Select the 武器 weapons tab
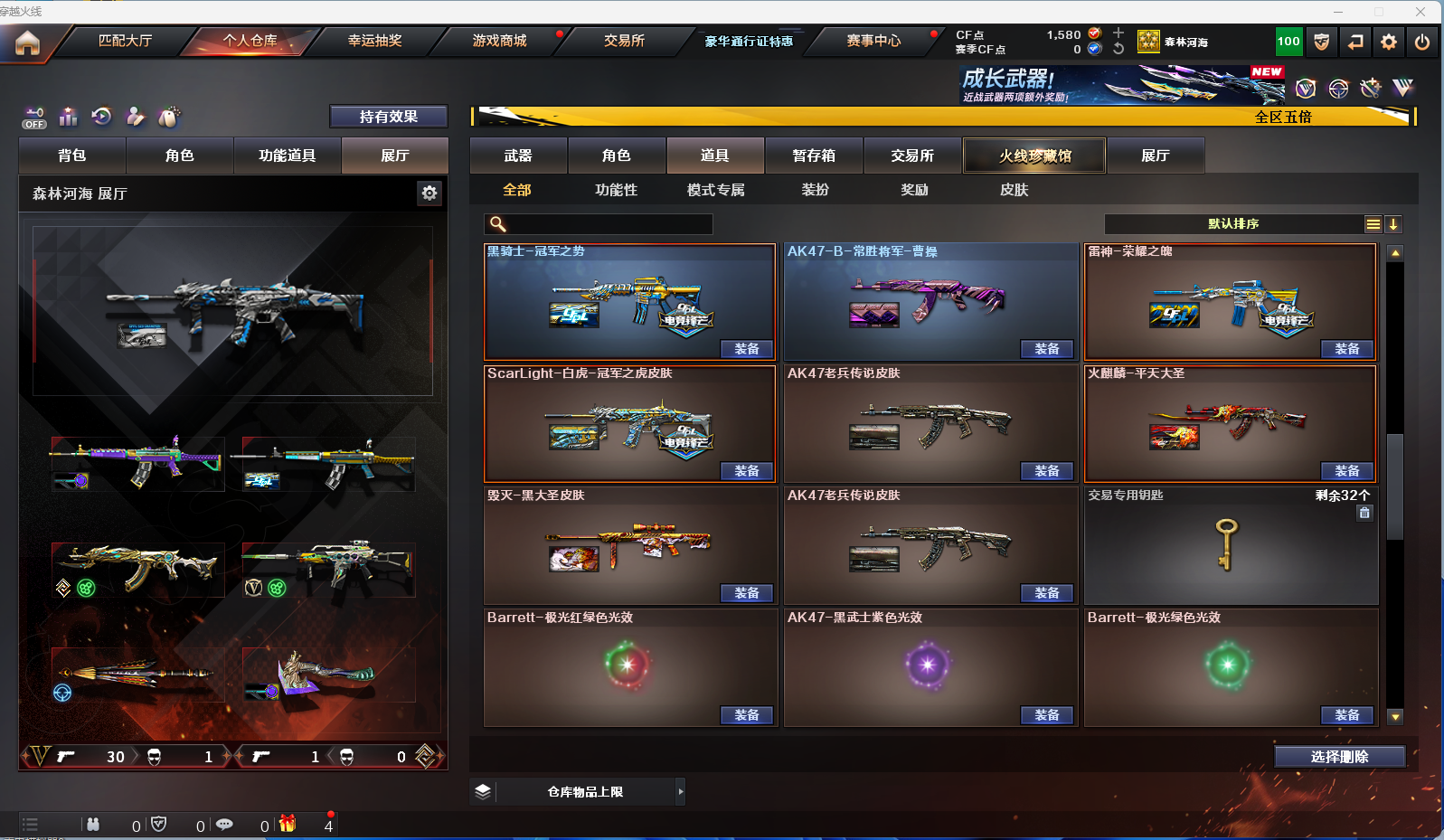1444x840 pixels. tap(518, 156)
